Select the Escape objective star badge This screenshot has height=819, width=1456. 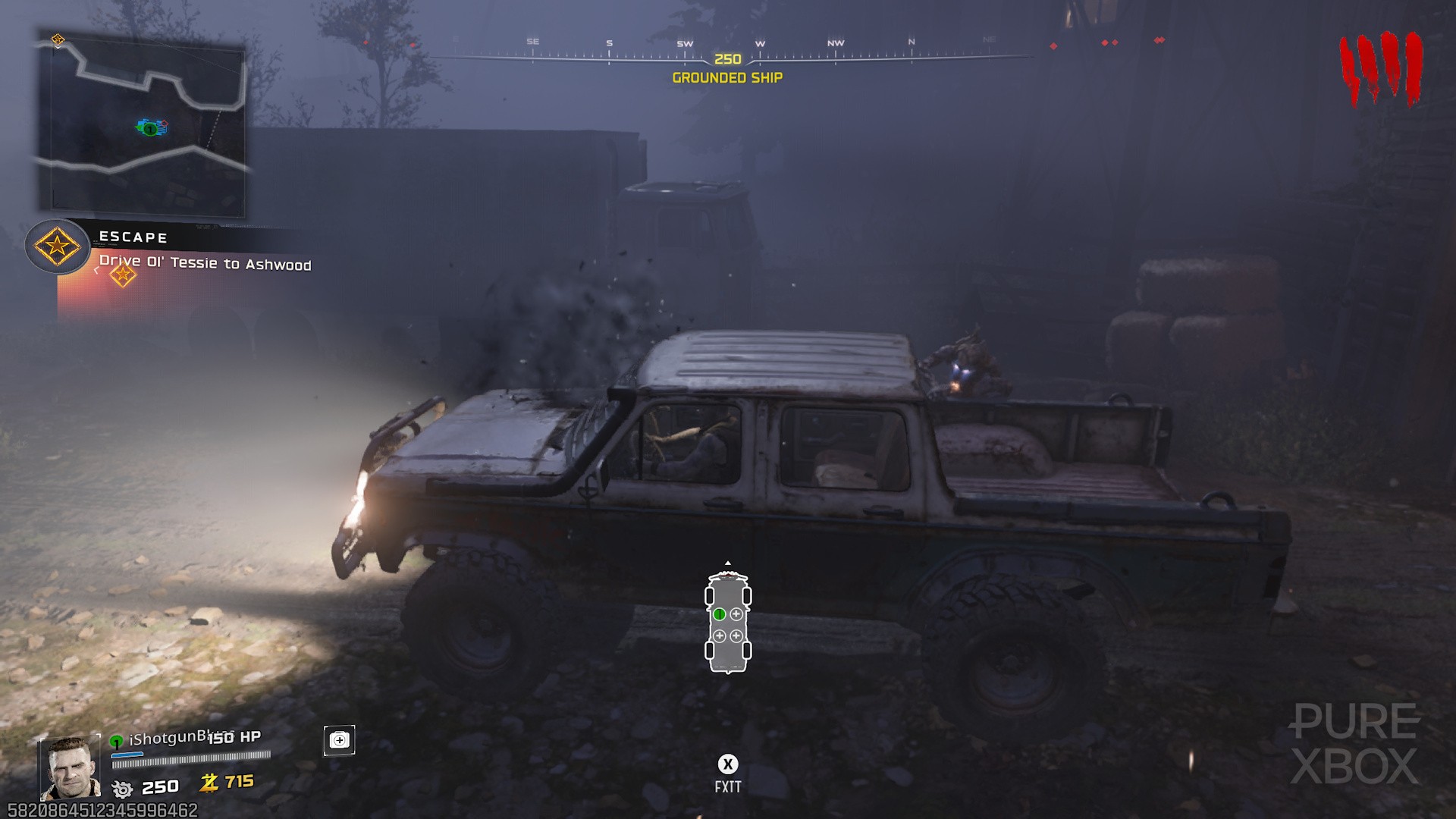pyautogui.click(x=57, y=246)
